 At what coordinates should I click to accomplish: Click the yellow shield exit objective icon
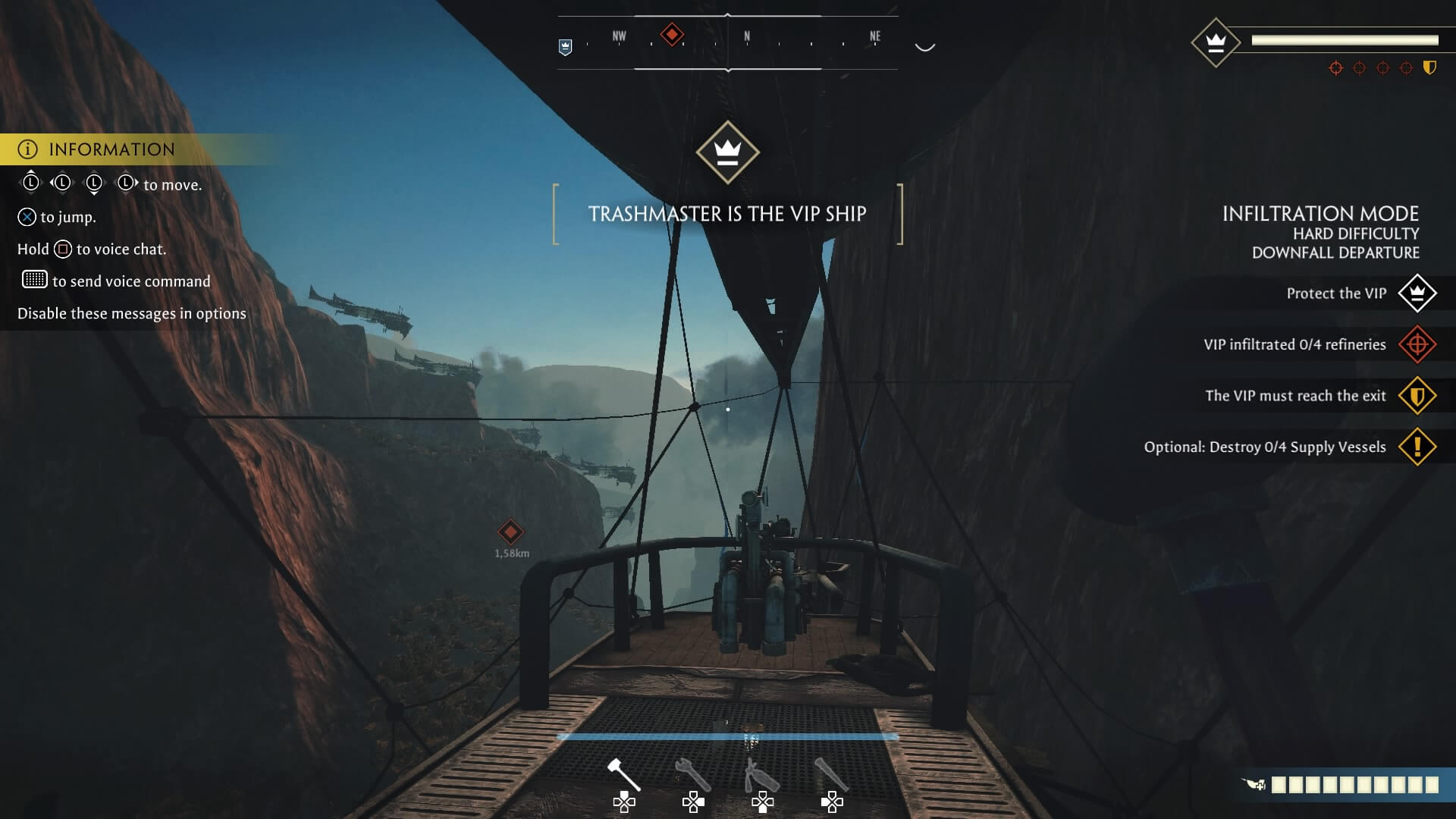pyautogui.click(x=1417, y=395)
